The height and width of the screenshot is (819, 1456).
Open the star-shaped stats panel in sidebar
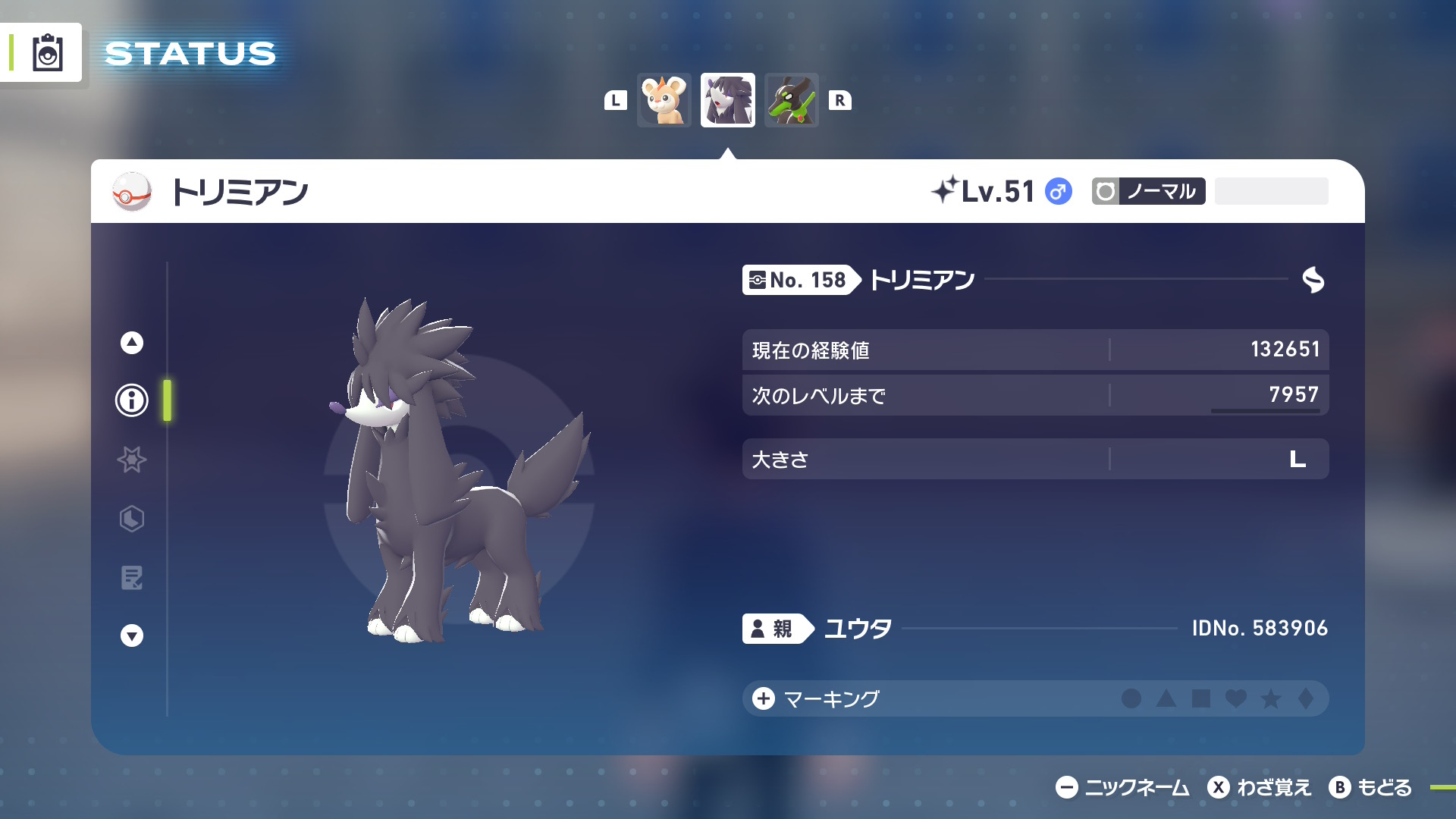(x=130, y=460)
